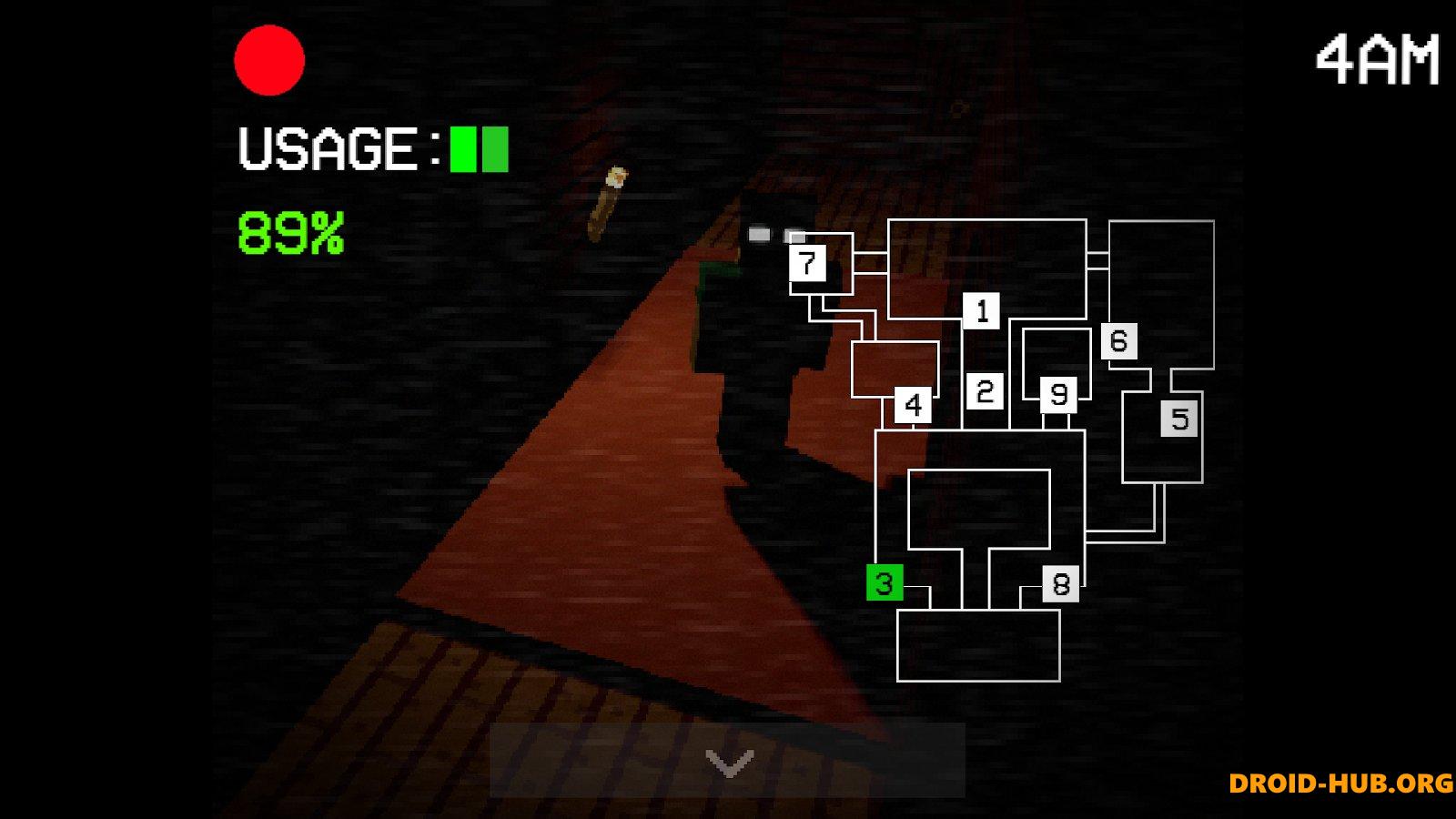This screenshot has width=1456, height=819.
Task: Open Camera 4 near the hallway
Action: click(913, 402)
